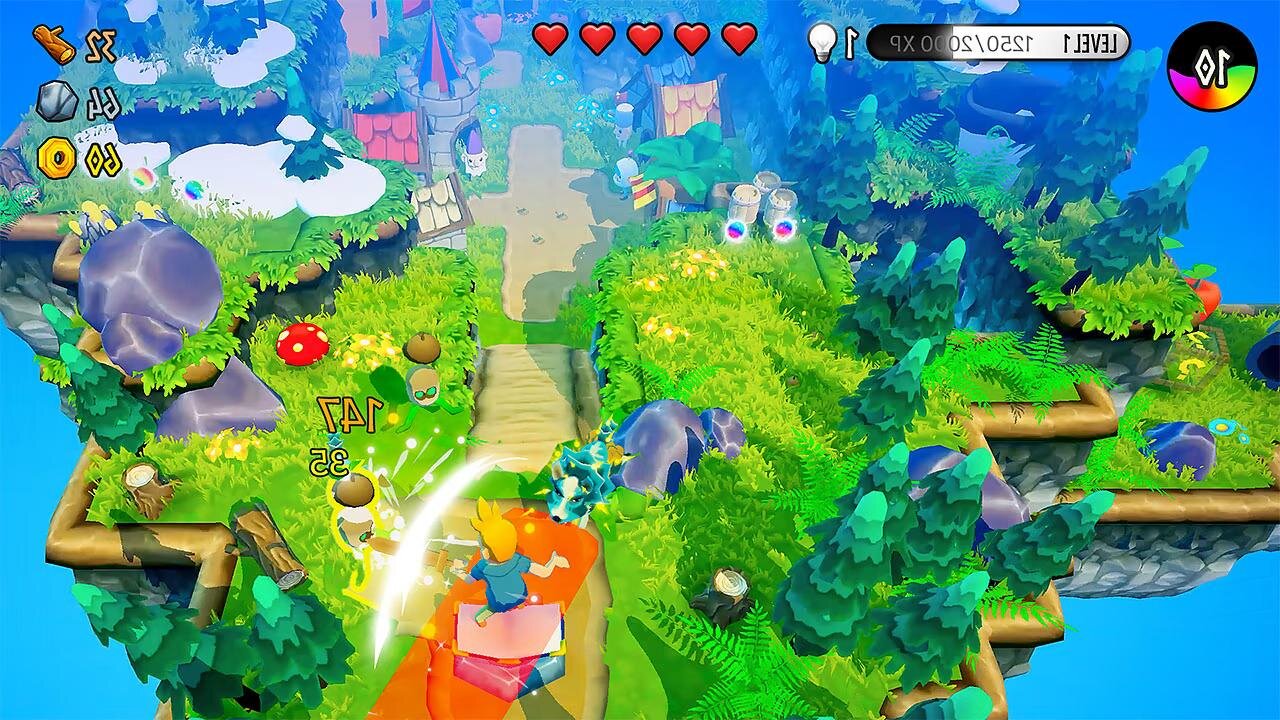Screen dimensions: 1280x720
Task: Open the rainbow color wheel badge
Action: [x=1212, y=66]
